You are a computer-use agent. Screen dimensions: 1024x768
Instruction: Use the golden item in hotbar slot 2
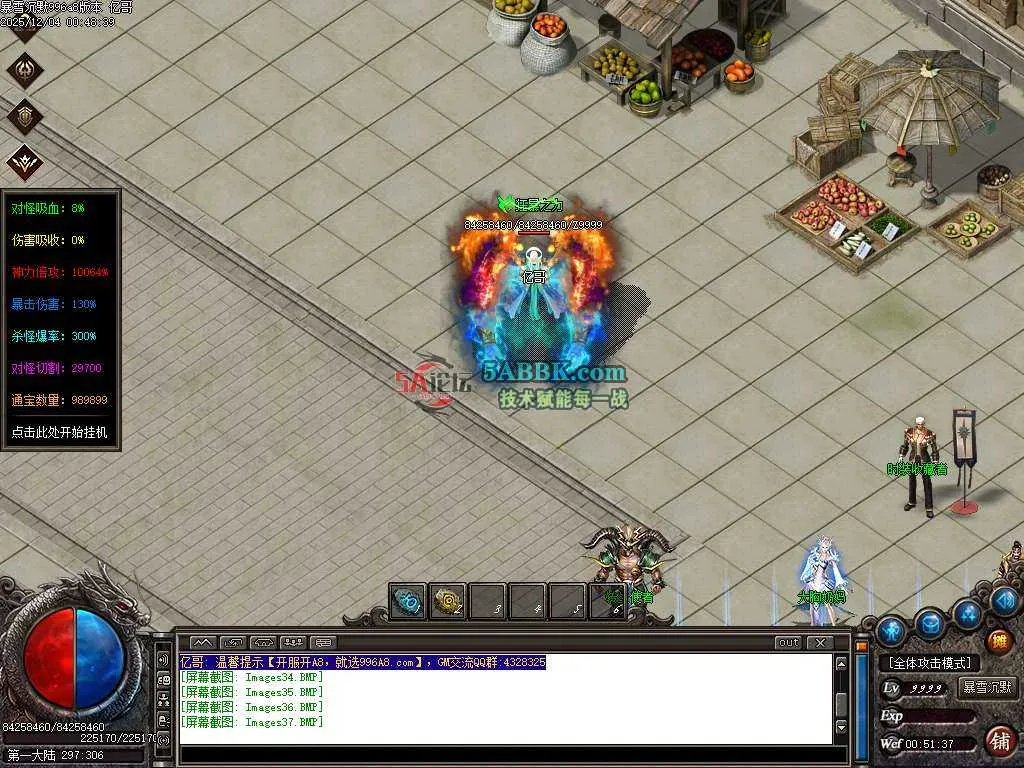tap(447, 602)
